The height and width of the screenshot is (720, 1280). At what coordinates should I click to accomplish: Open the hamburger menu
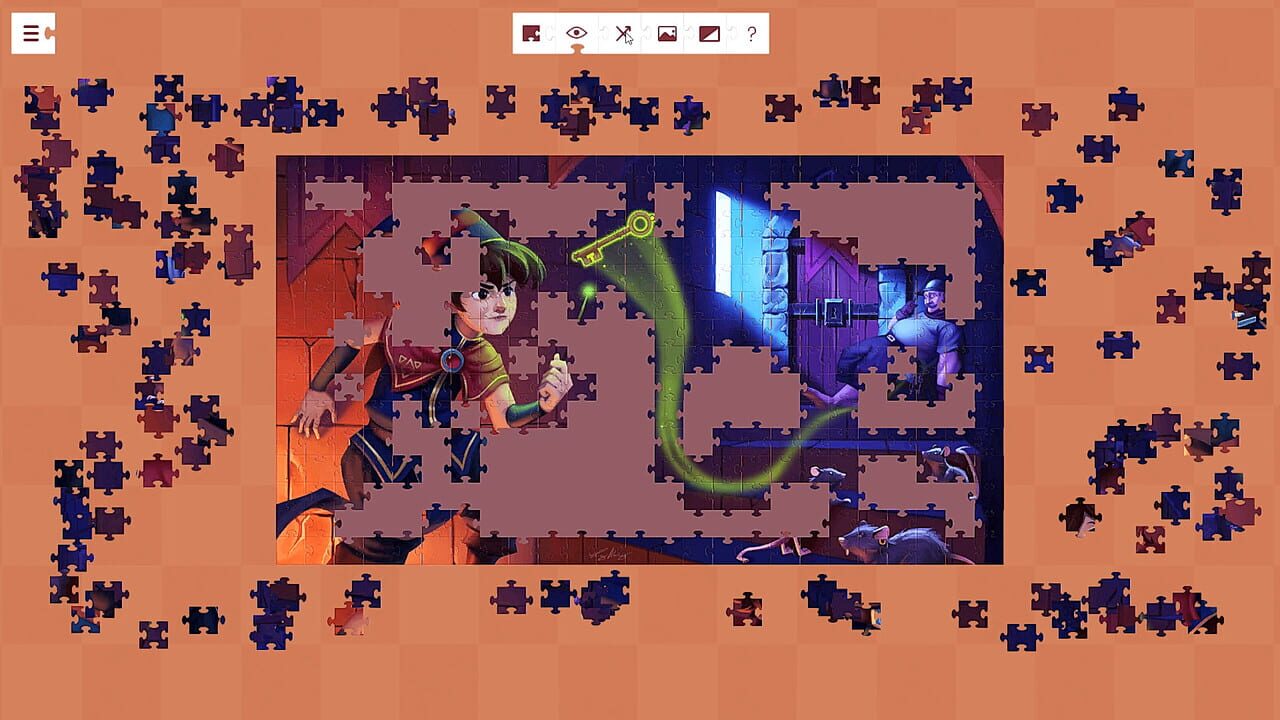tap(33, 33)
